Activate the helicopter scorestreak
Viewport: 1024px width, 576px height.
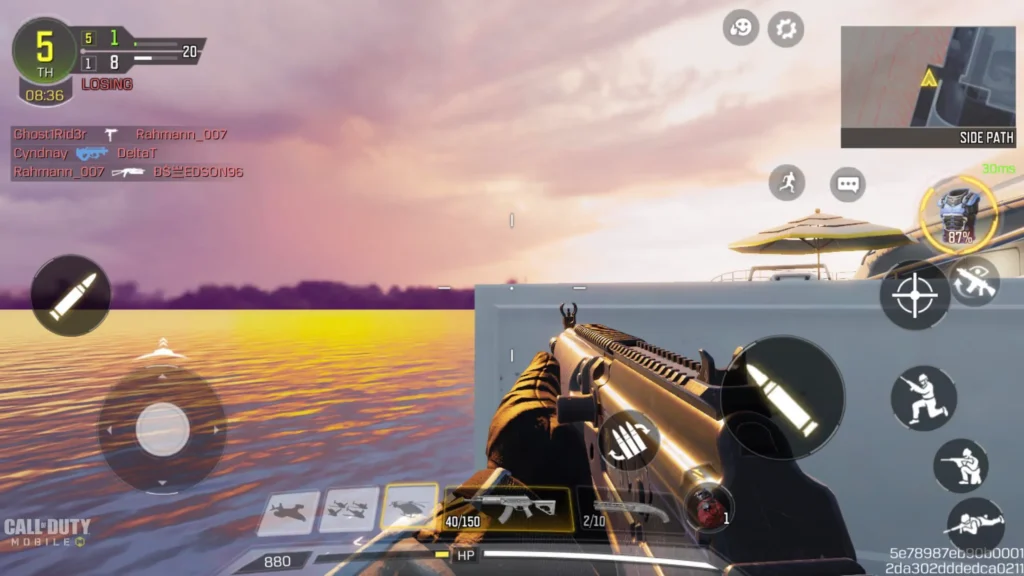[x=409, y=508]
